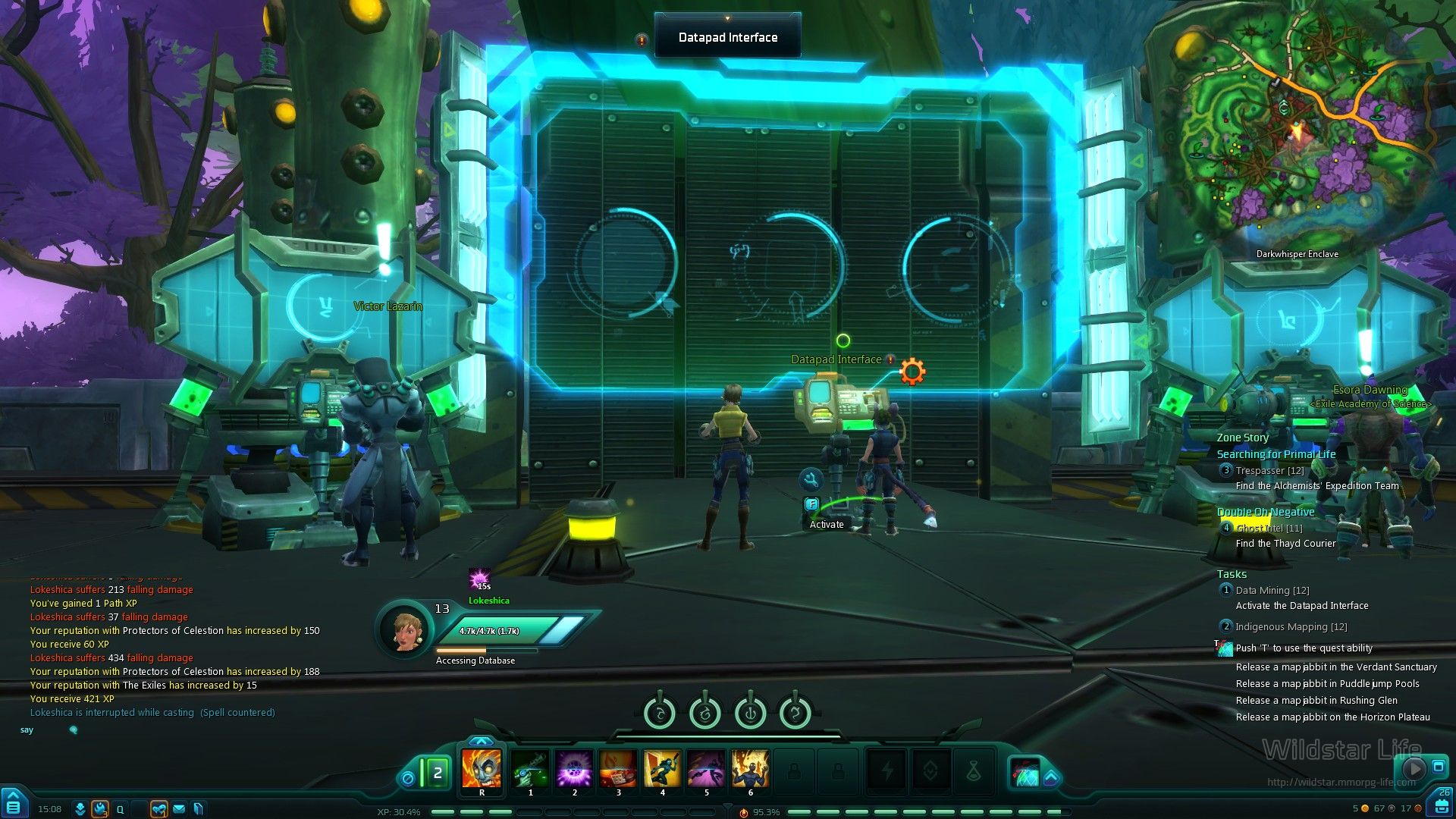
Task: Click the social hearts notification icon
Action: [158, 809]
